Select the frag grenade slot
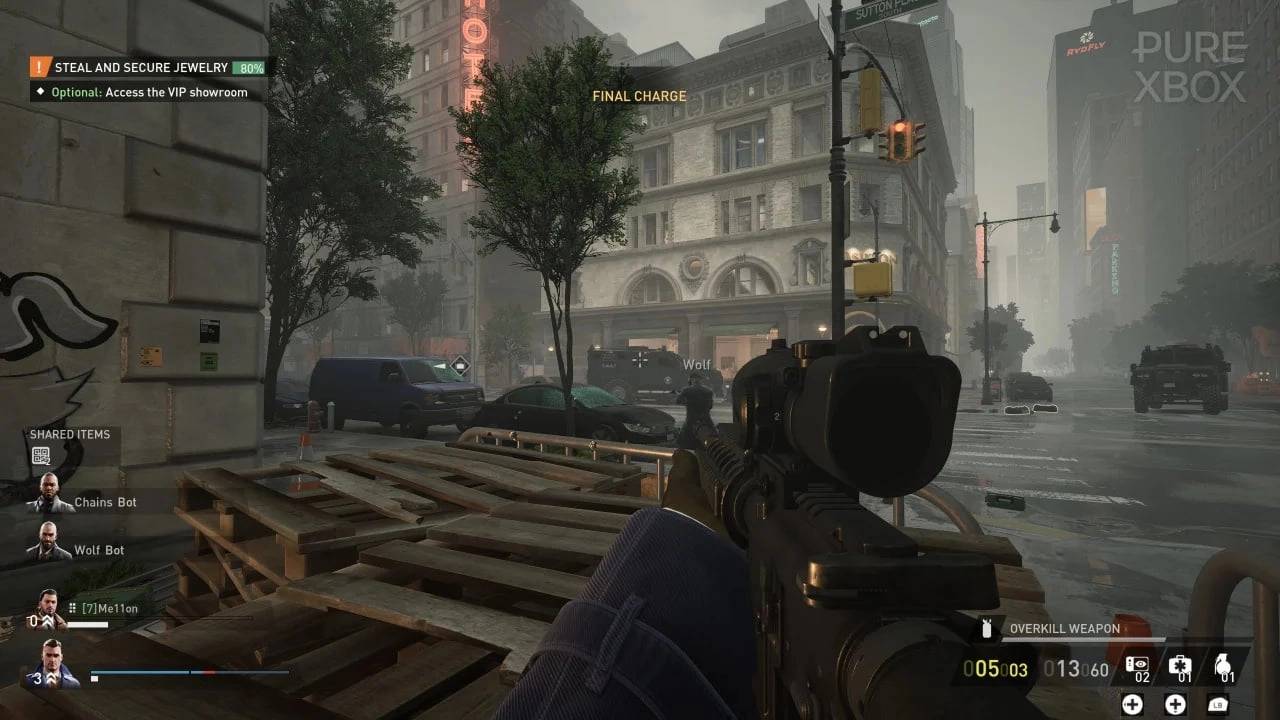The image size is (1280, 720). [1222, 667]
